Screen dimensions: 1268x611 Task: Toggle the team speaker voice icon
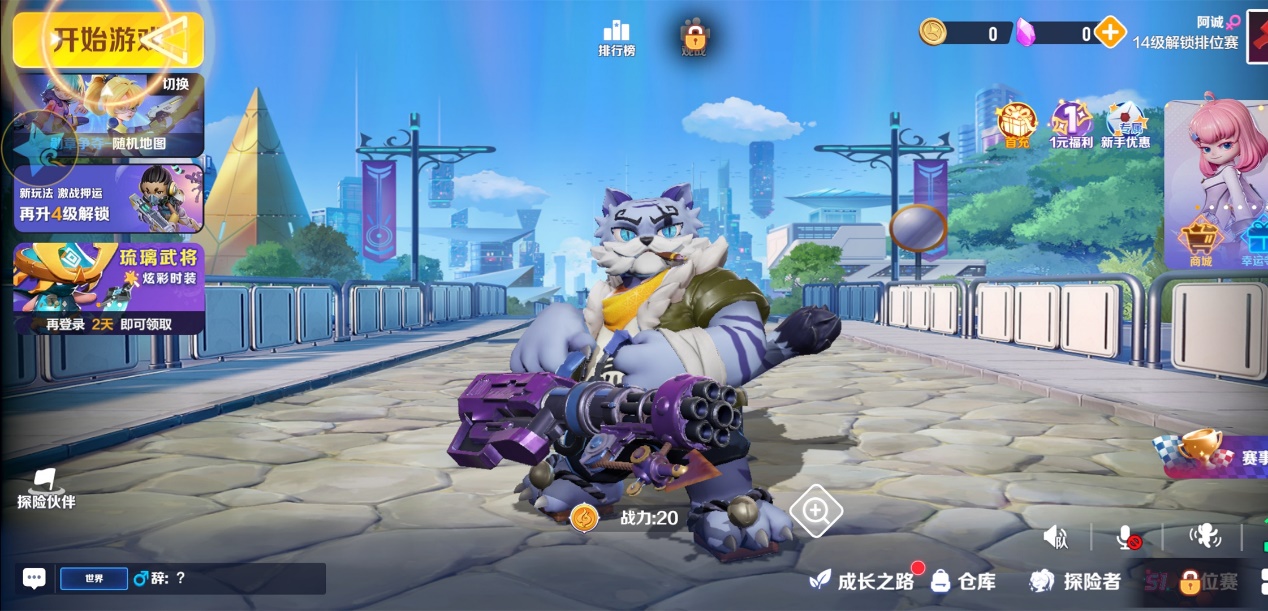click(1056, 538)
